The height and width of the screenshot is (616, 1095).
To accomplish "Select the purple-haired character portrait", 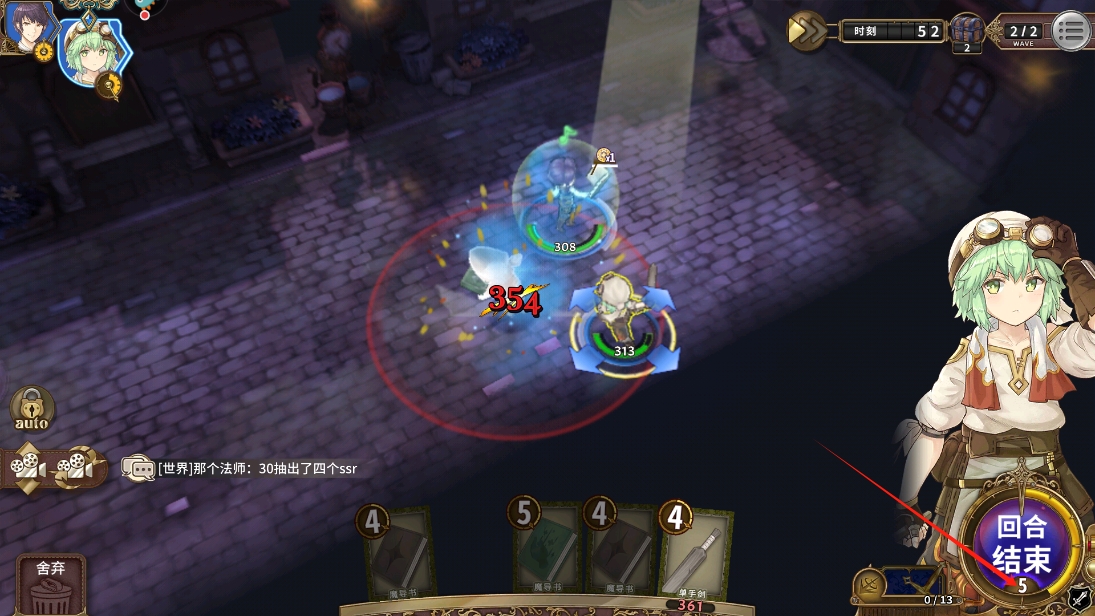I will (26, 27).
